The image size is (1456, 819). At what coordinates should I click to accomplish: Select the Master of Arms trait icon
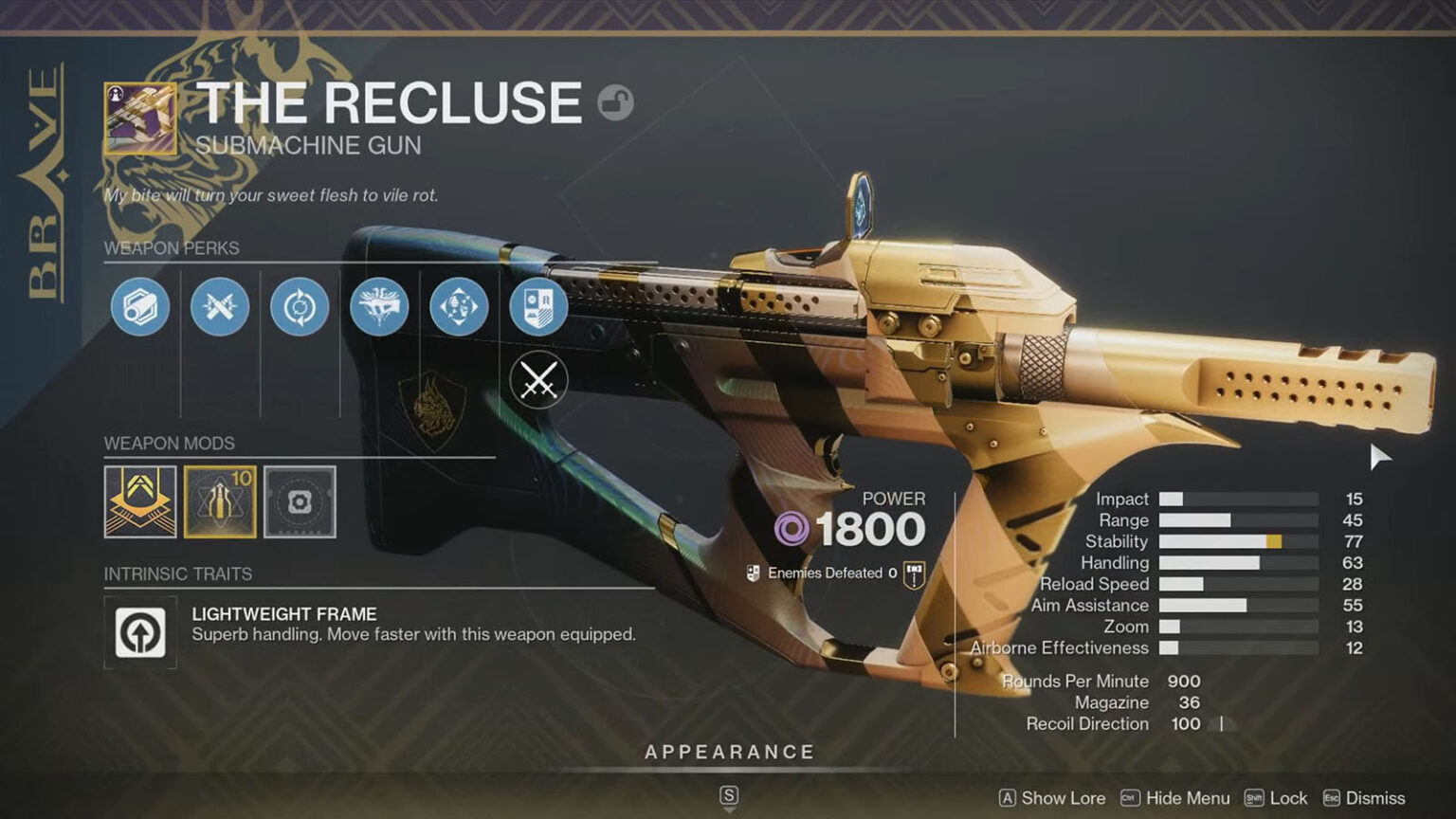(378, 306)
